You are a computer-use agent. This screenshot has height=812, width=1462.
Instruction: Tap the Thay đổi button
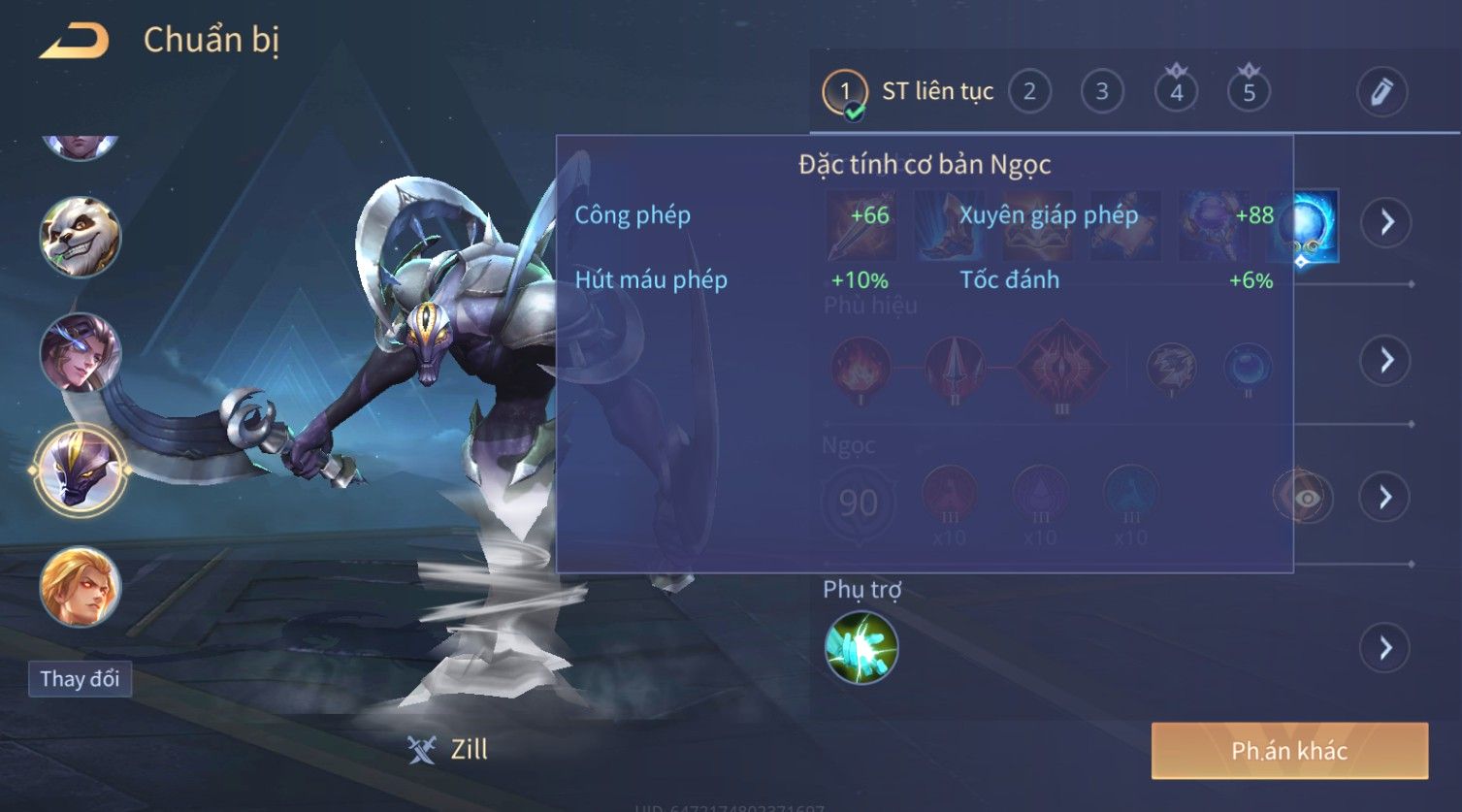(80, 679)
